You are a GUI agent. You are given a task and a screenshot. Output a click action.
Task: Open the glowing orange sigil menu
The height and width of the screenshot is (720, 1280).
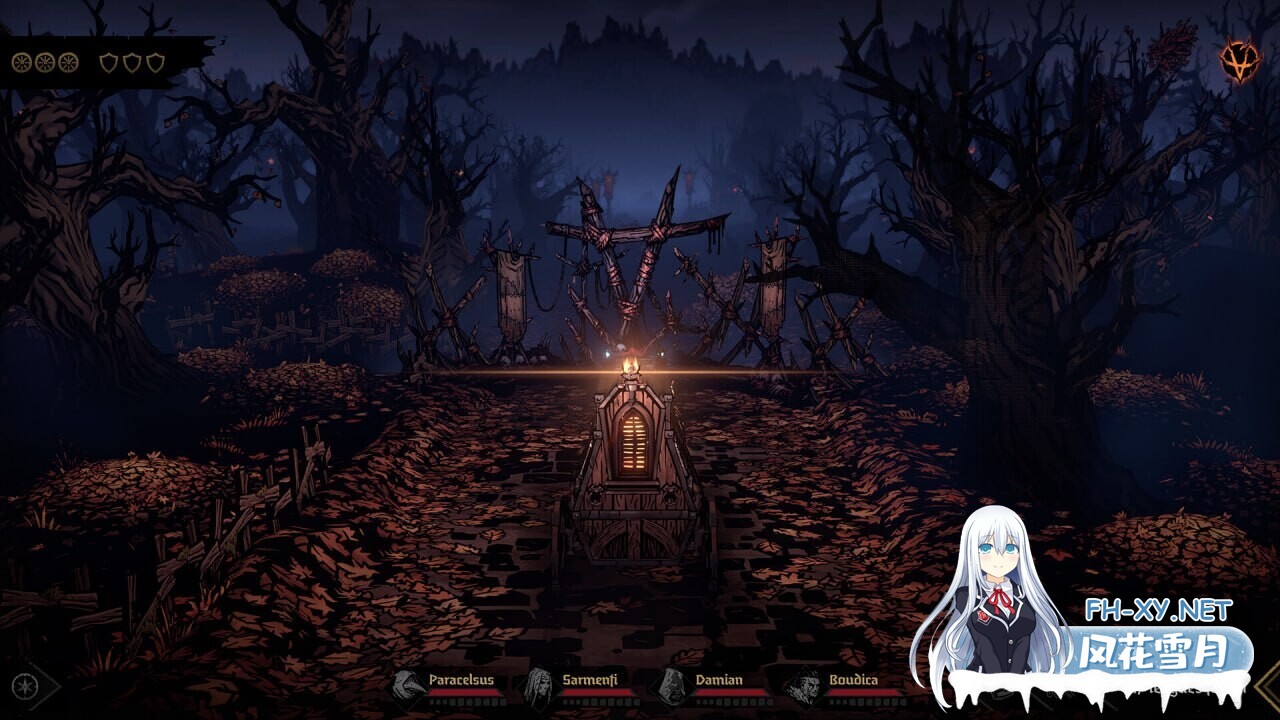1239,61
